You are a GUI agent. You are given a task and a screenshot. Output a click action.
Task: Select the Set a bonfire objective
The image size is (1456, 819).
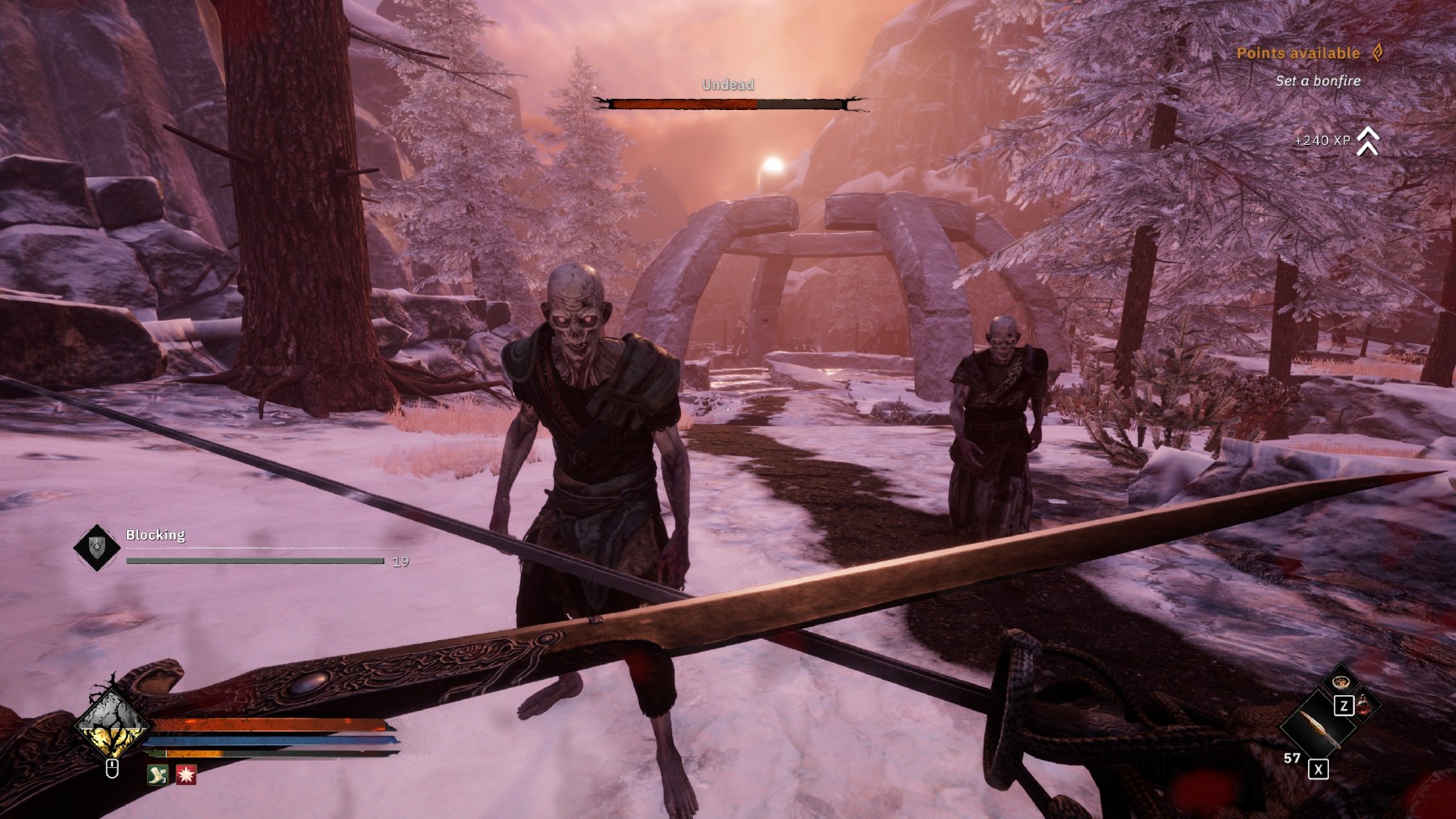(1318, 81)
